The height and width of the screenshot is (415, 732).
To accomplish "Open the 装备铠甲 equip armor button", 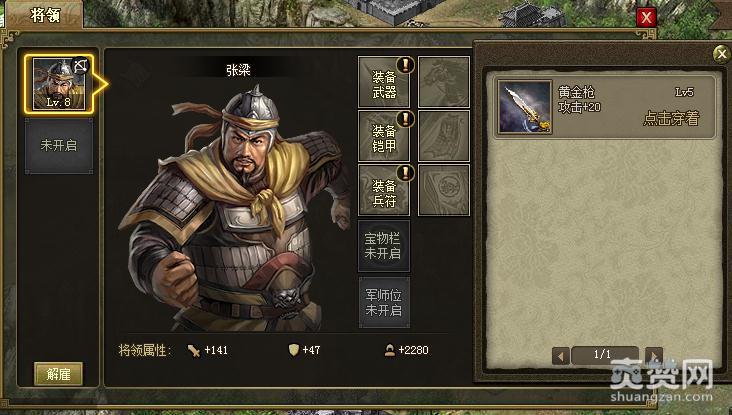I will pos(385,137).
